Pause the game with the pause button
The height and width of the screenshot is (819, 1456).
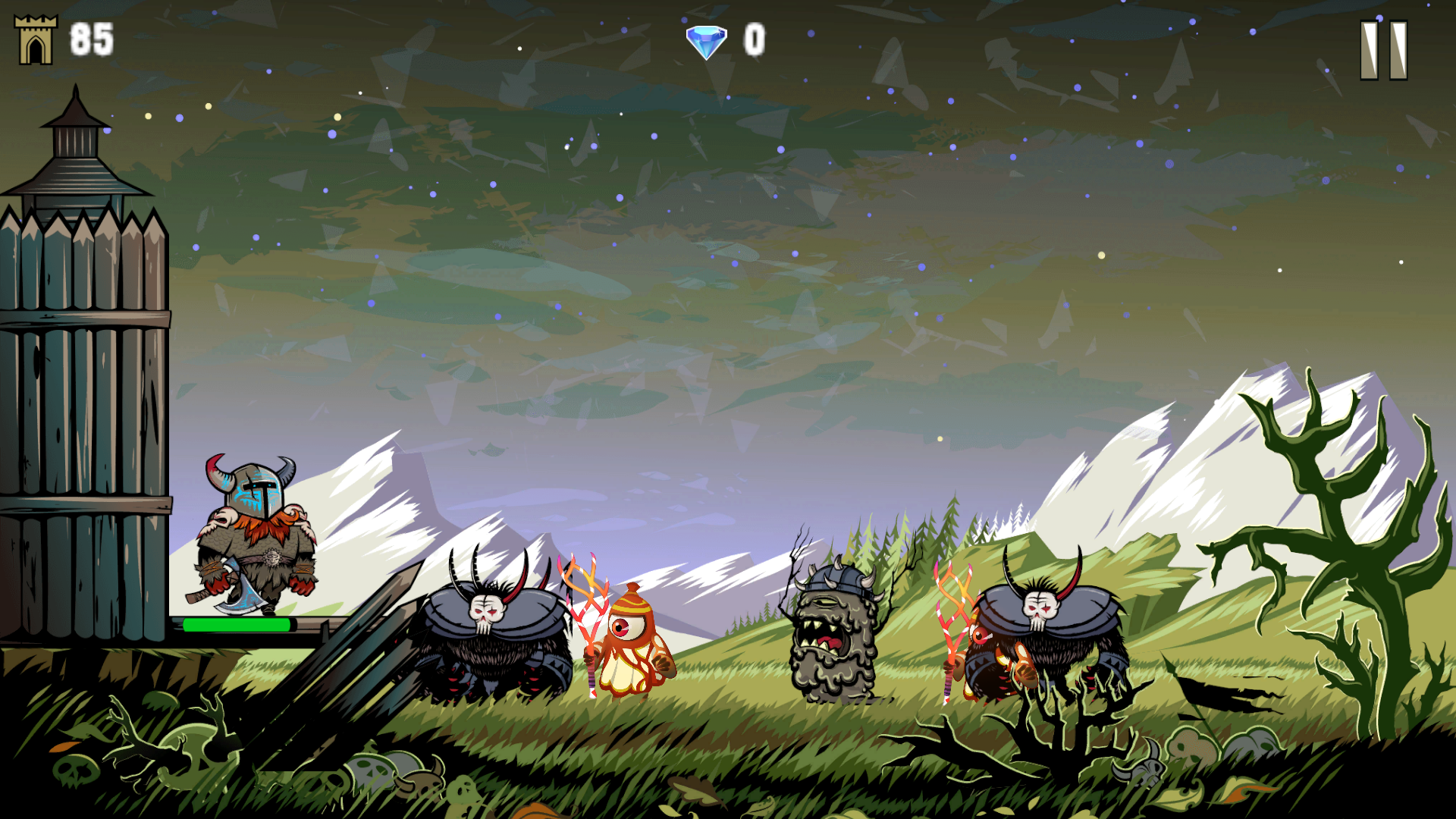click(x=1383, y=50)
